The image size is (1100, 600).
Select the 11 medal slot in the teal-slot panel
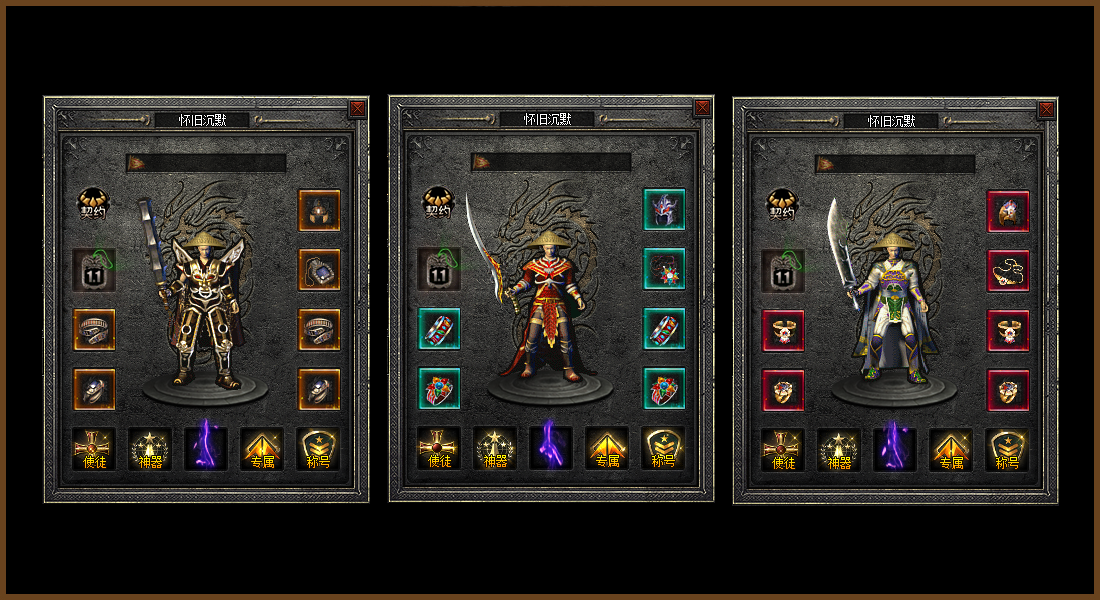point(439,270)
